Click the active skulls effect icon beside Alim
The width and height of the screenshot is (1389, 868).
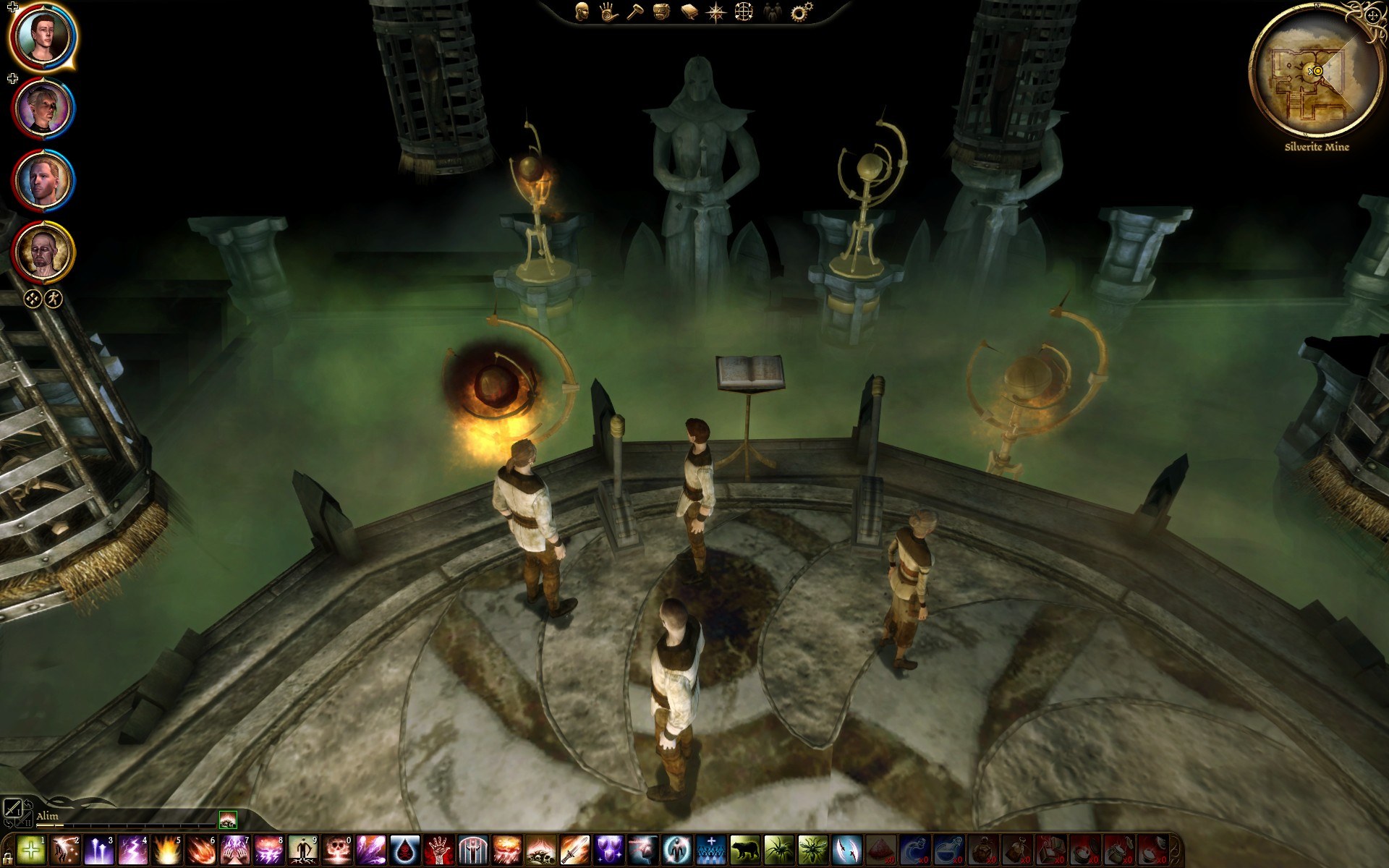coord(228,819)
